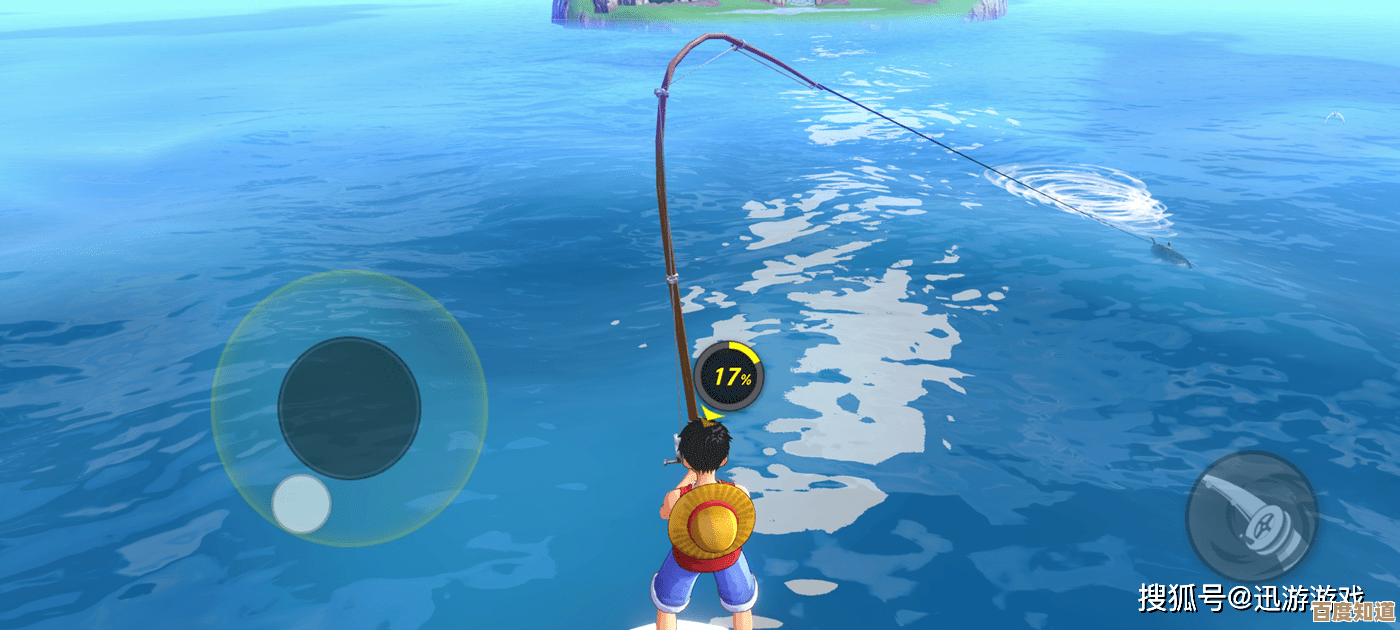Click the small white joystick knob
Viewport: 1400px width, 630px height.
301,503
